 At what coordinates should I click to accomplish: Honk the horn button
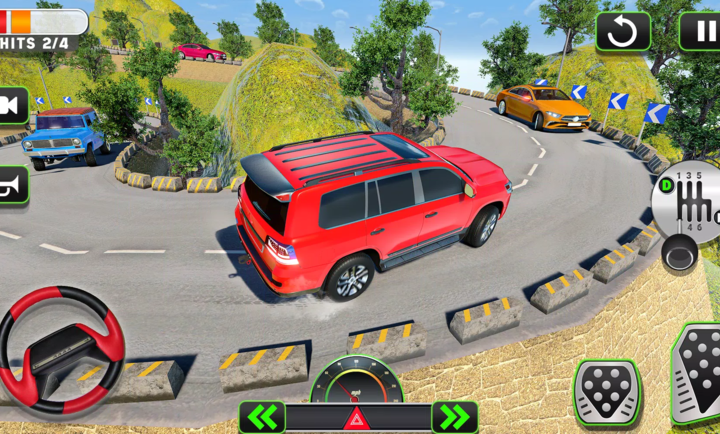point(12,184)
